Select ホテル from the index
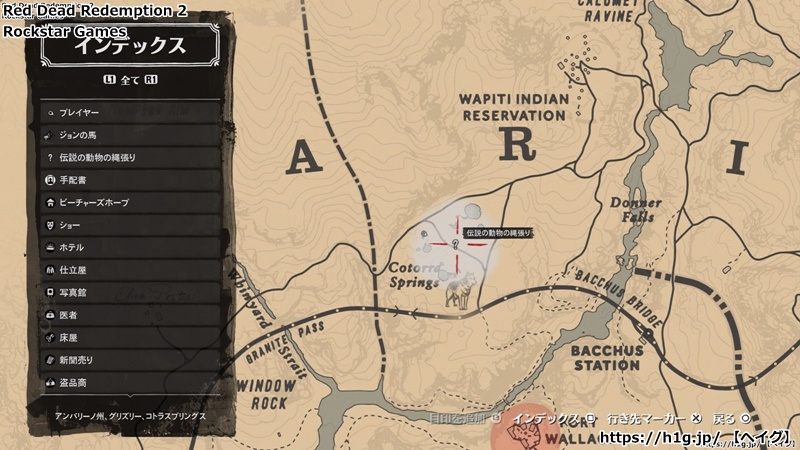The image size is (800, 450). 128,247
